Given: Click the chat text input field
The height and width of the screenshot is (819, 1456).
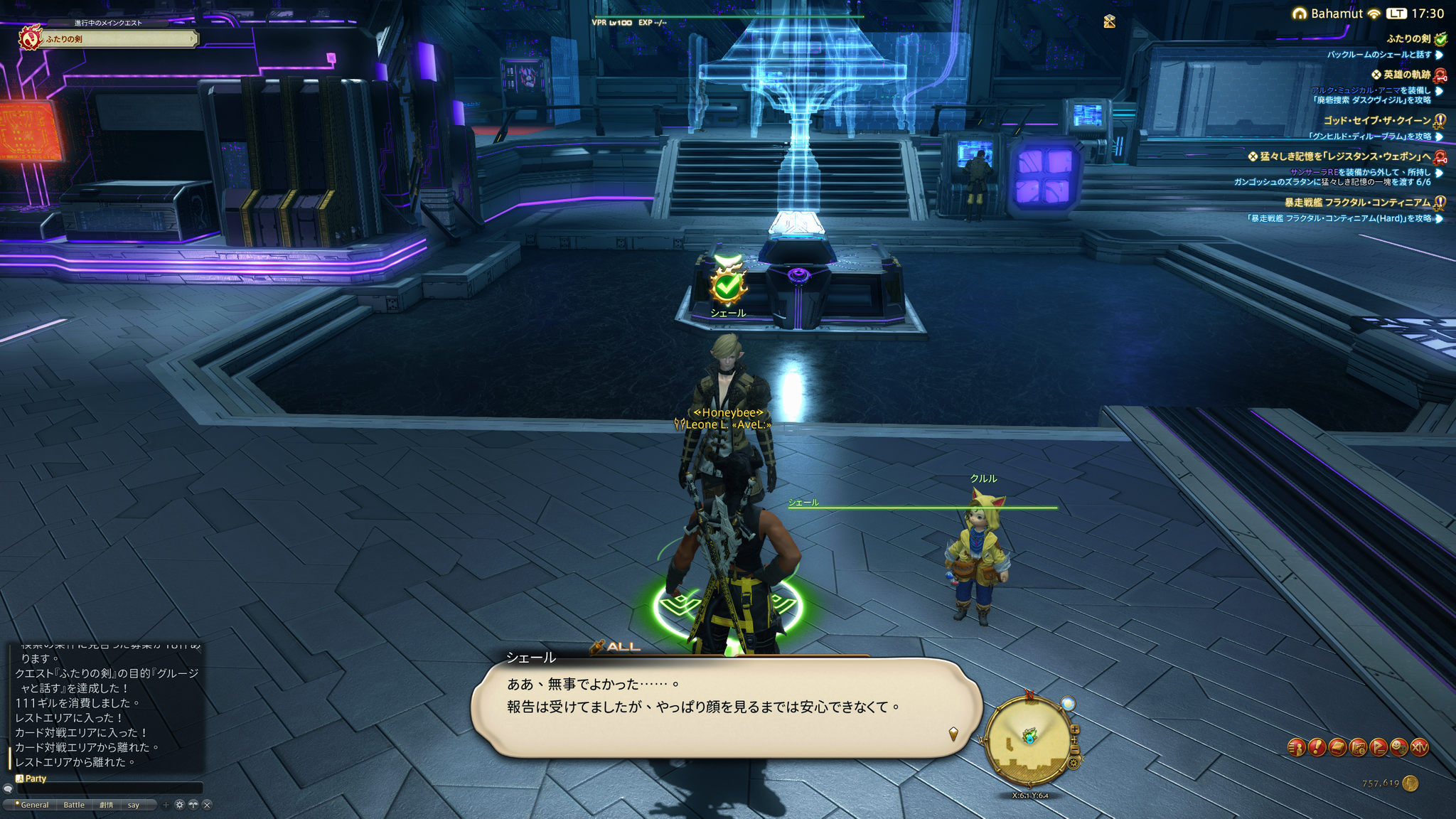Looking at the screenshot, I should click(110, 788).
